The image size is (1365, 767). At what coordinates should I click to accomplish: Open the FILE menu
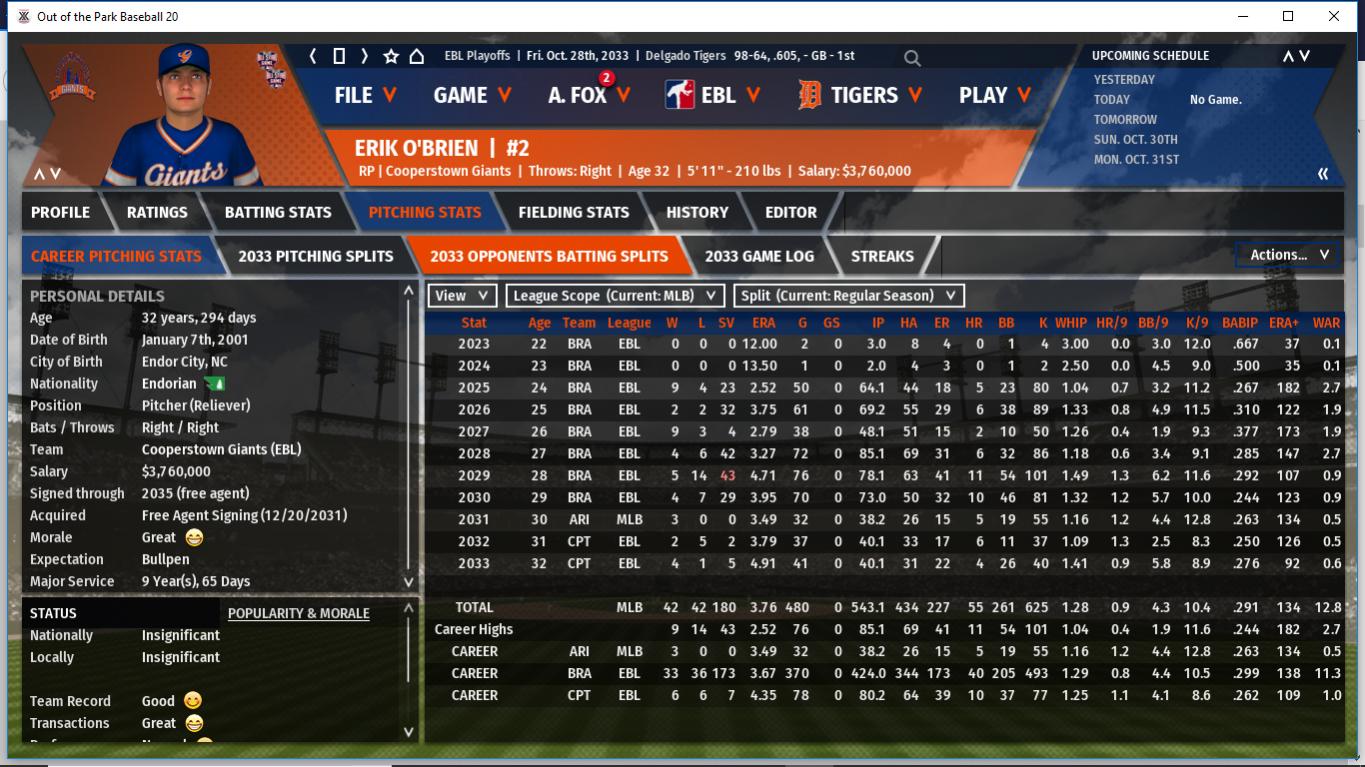(x=364, y=95)
